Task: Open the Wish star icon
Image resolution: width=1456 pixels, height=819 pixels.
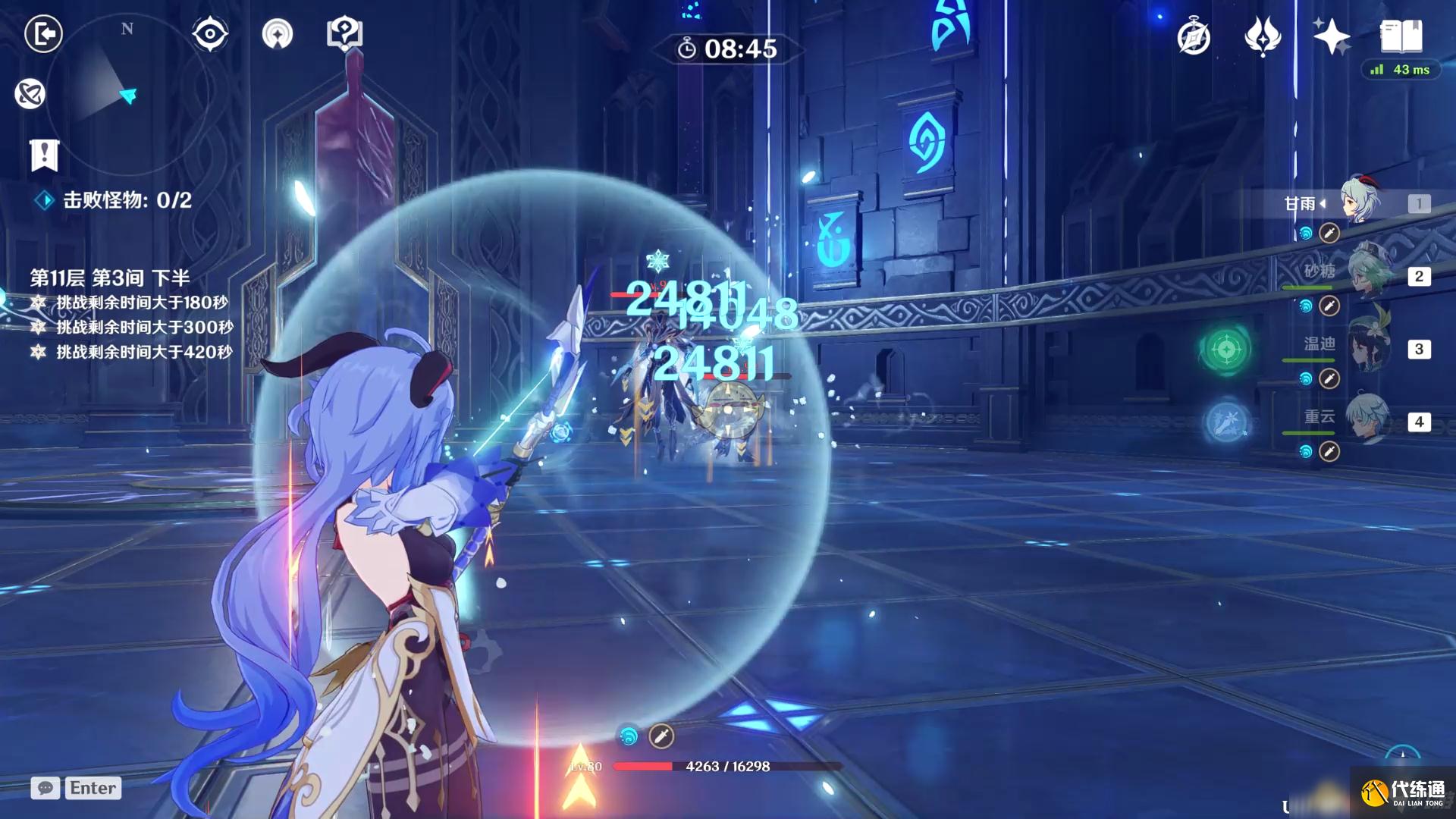Action: 1332,36
